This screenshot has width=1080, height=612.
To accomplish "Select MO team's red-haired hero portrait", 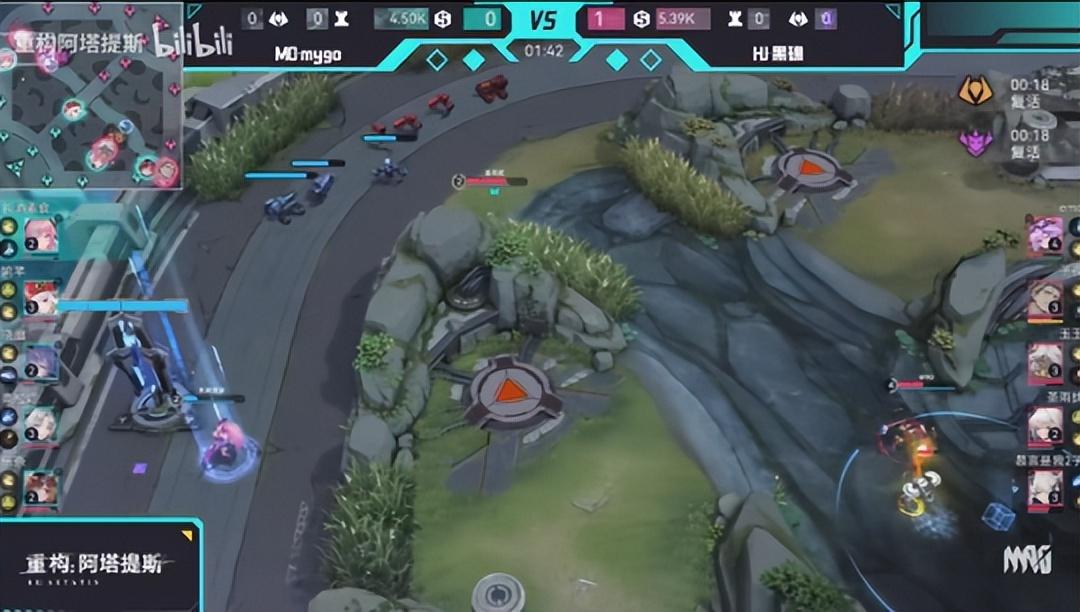I will point(41,298).
